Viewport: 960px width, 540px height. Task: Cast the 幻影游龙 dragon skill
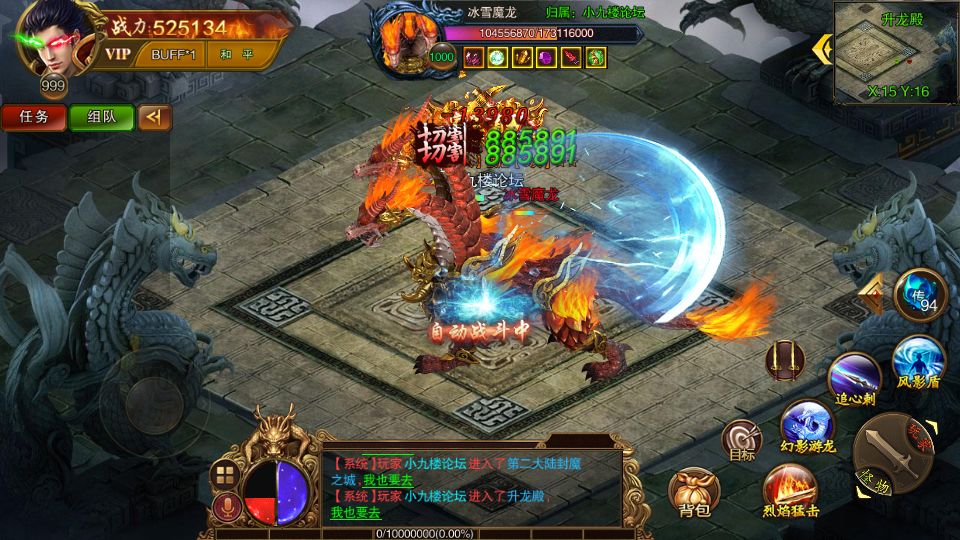[x=806, y=425]
